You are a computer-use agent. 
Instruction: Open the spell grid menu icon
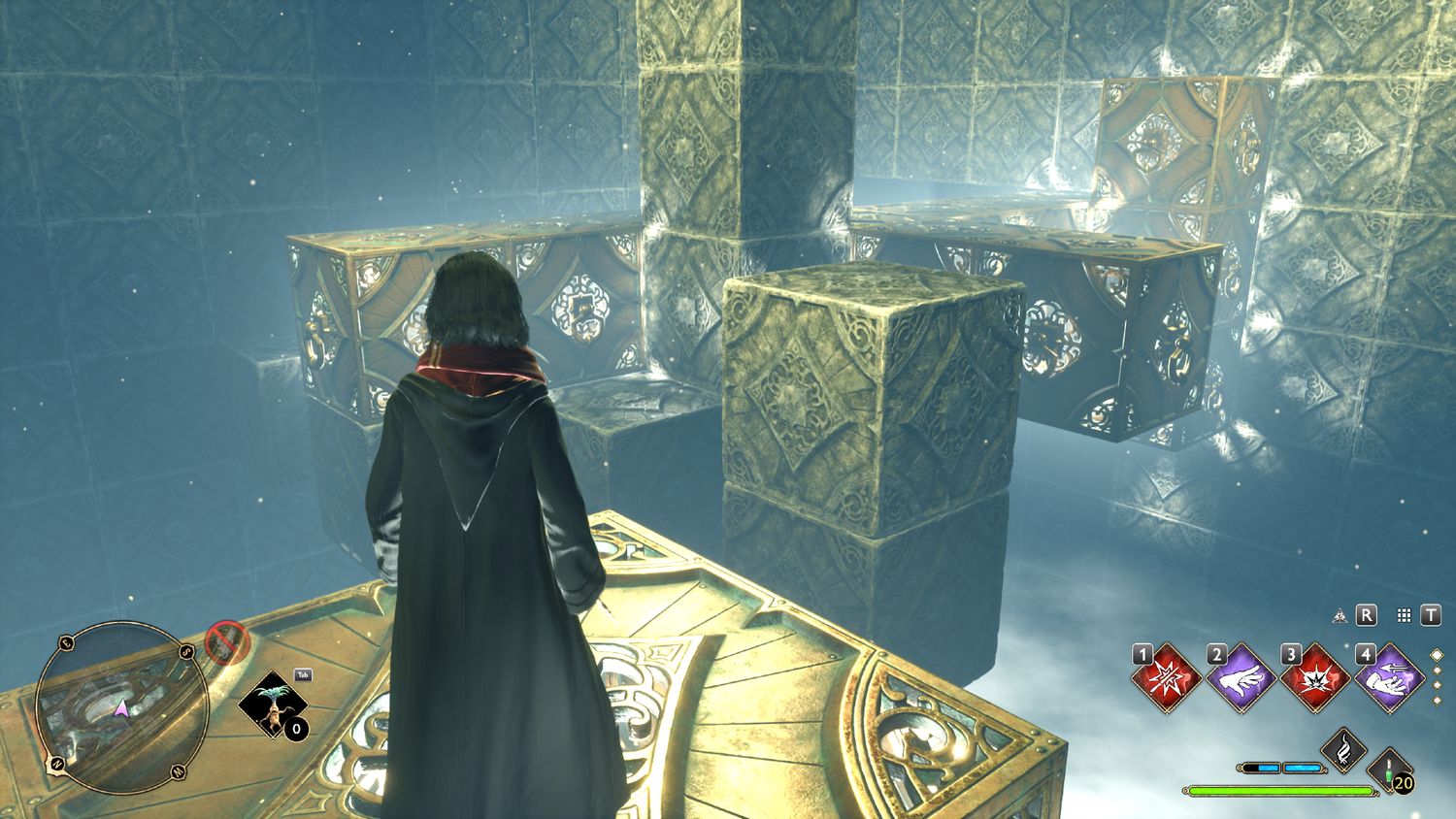click(1404, 615)
